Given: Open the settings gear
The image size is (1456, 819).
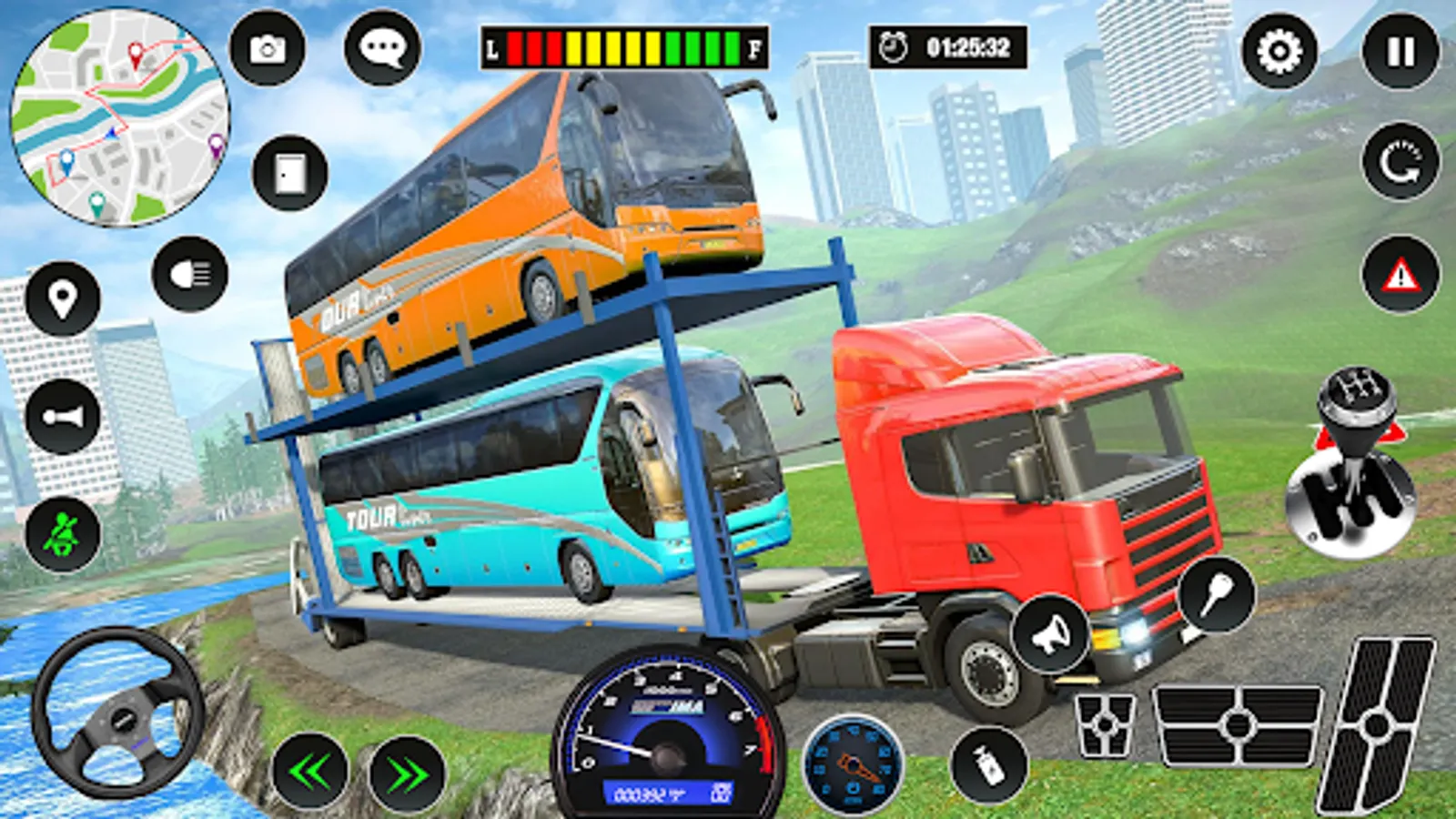Looking at the screenshot, I should [x=1279, y=51].
